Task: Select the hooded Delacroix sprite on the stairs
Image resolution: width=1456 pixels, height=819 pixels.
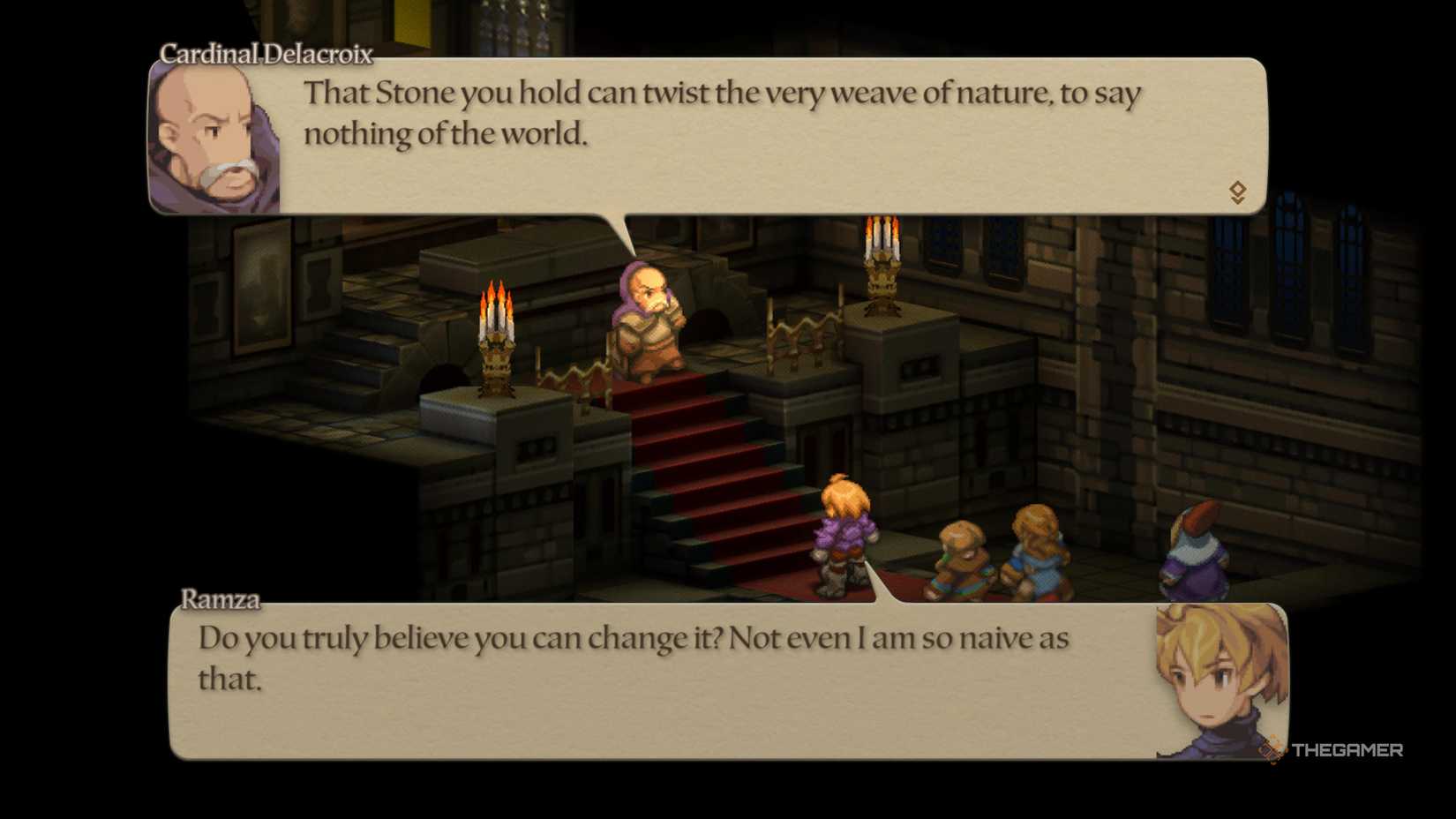Action: coord(647,318)
